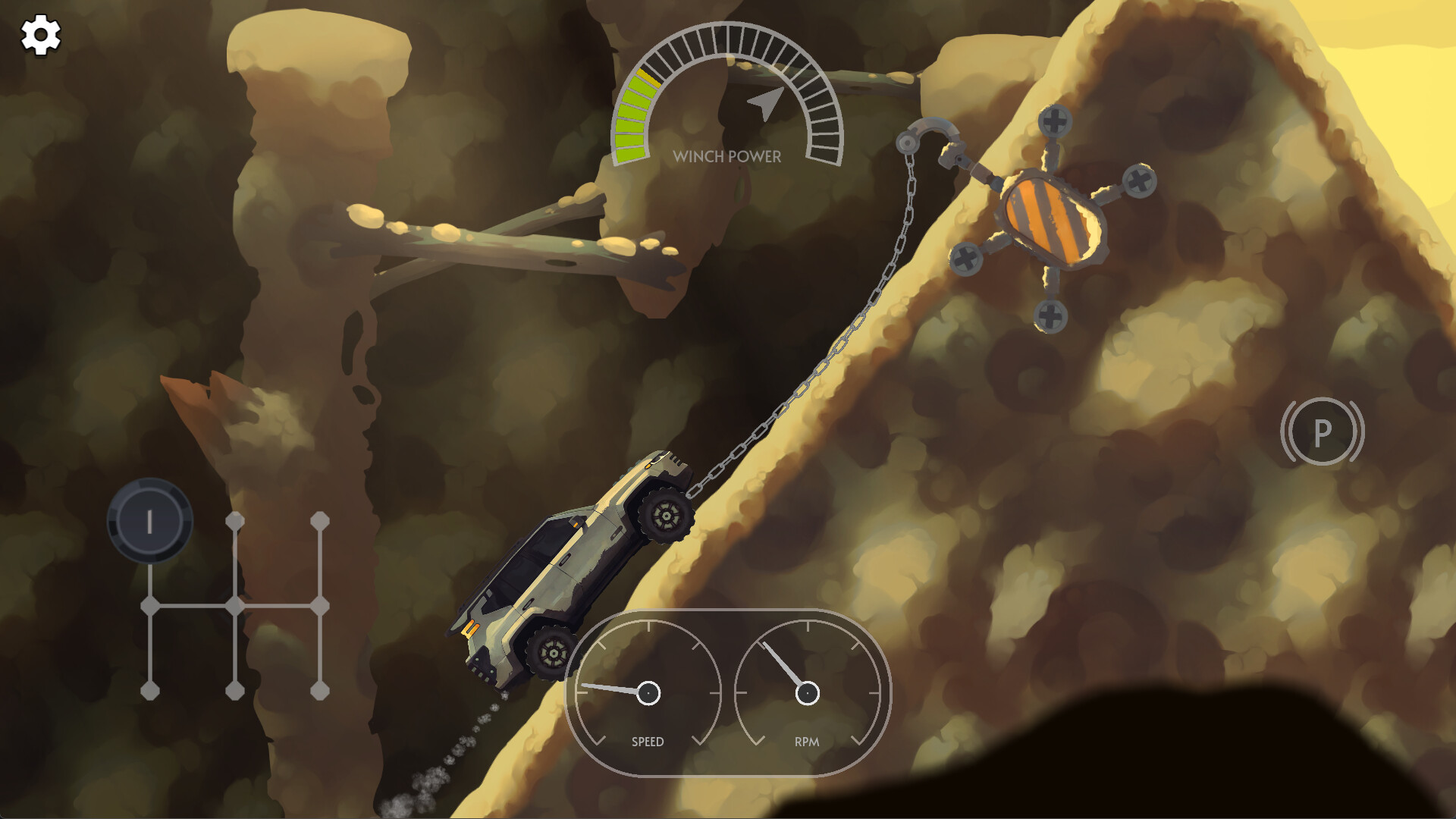Click the WINCH POWER label
The height and width of the screenshot is (819, 1456).
[x=726, y=158]
